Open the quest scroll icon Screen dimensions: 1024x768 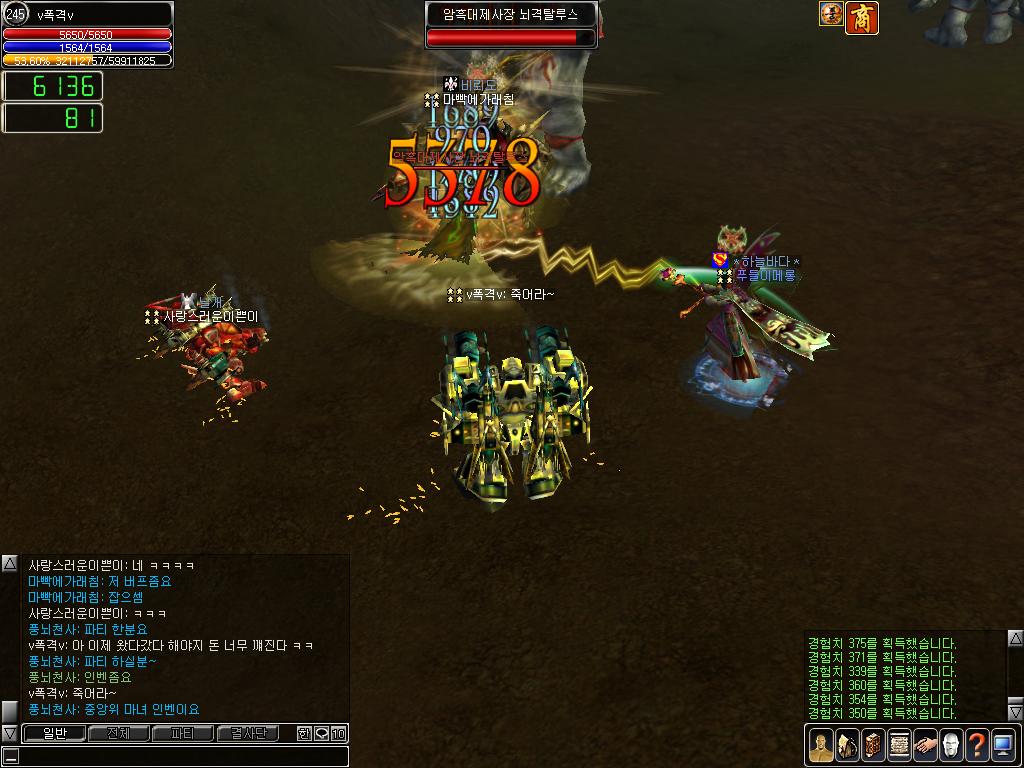click(x=899, y=745)
